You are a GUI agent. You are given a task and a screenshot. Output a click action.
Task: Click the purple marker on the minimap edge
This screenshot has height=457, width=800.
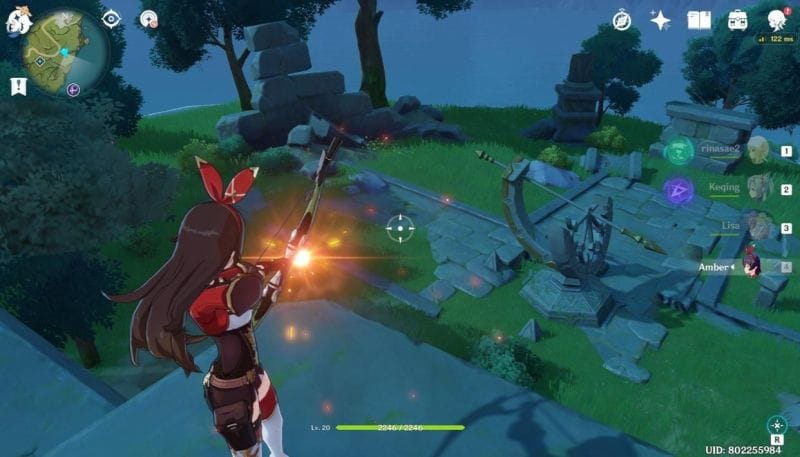click(73, 90)
